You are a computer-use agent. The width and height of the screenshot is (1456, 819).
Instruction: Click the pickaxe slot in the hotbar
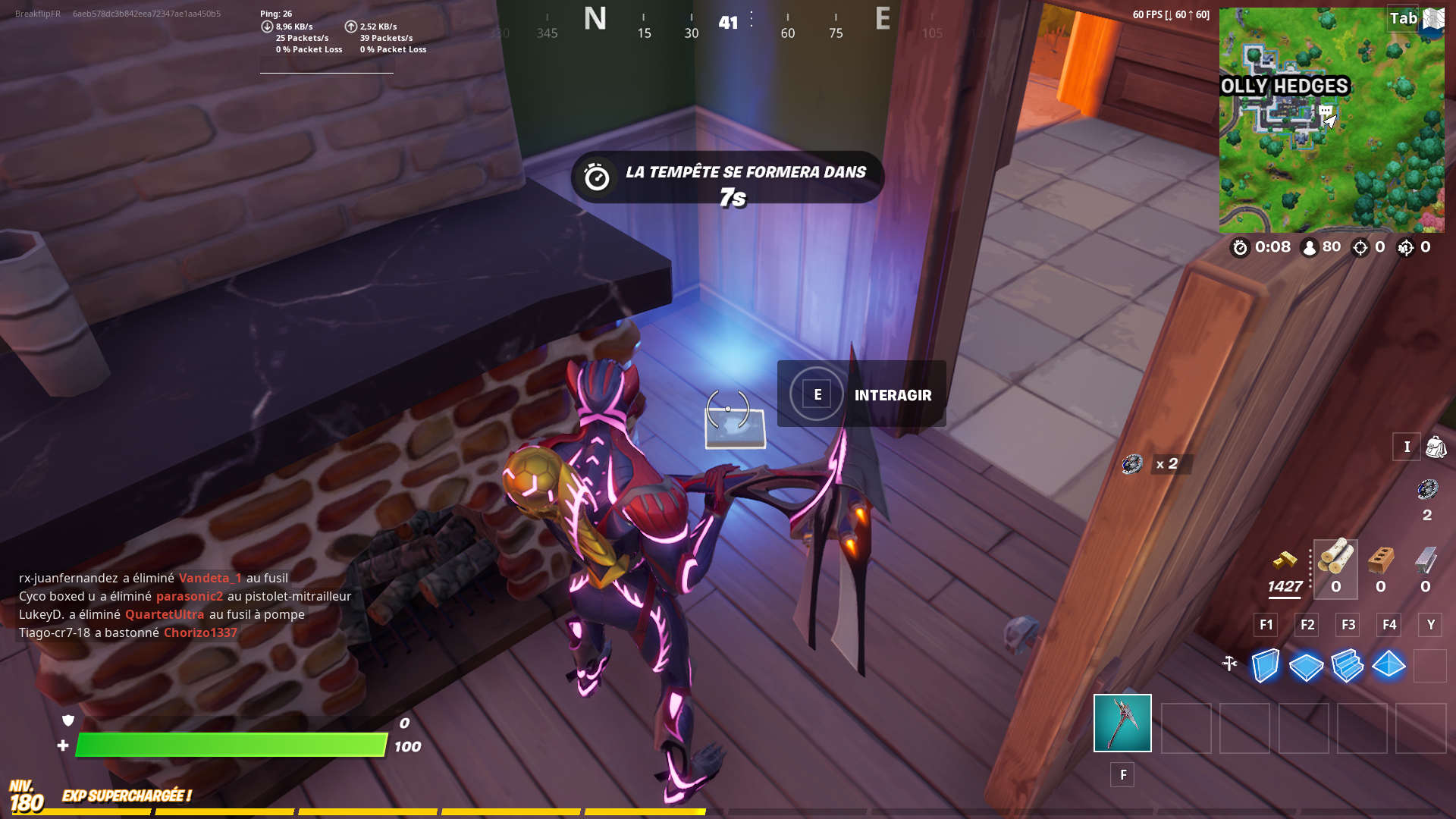[1122, 723]
